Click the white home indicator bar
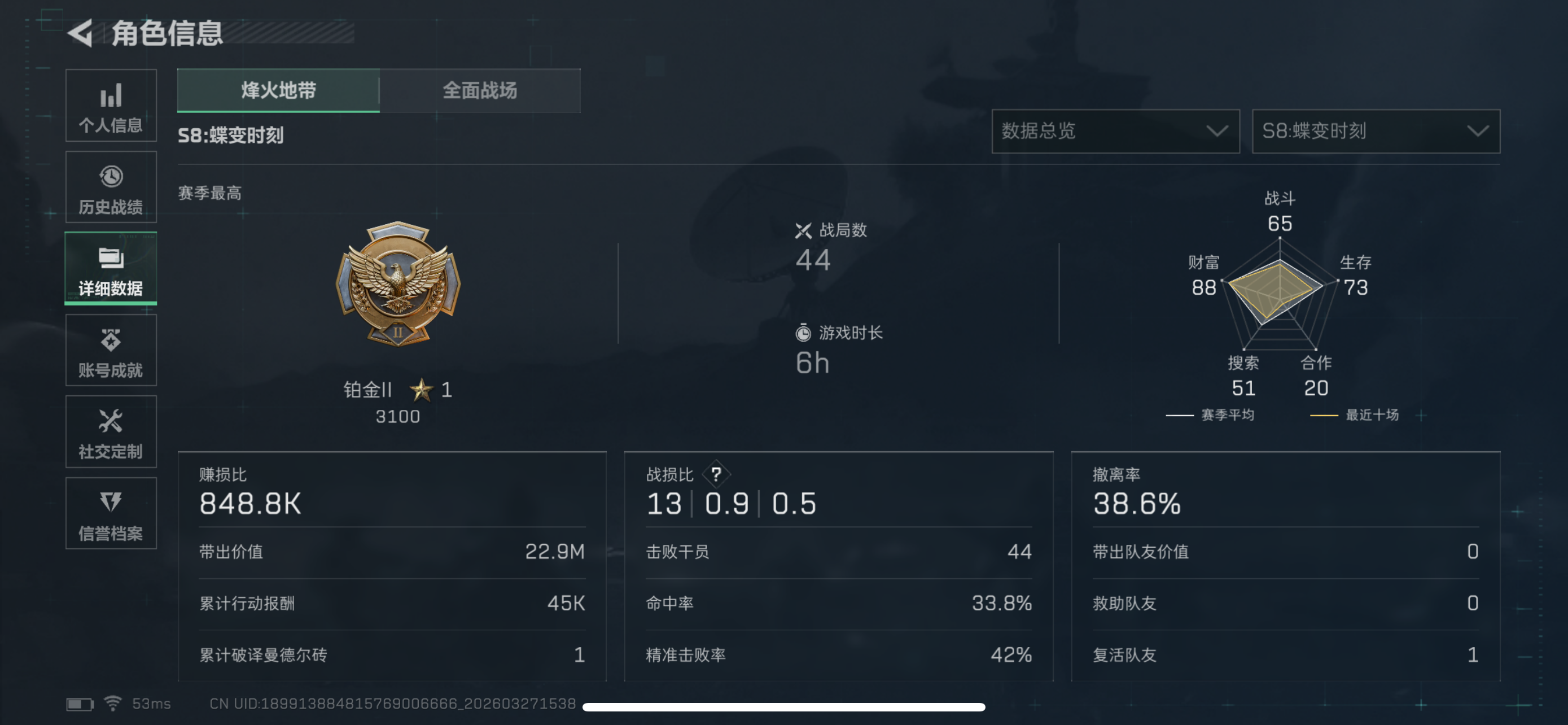The width and height of the screenshot is (1568, 725). click(784, 707)
